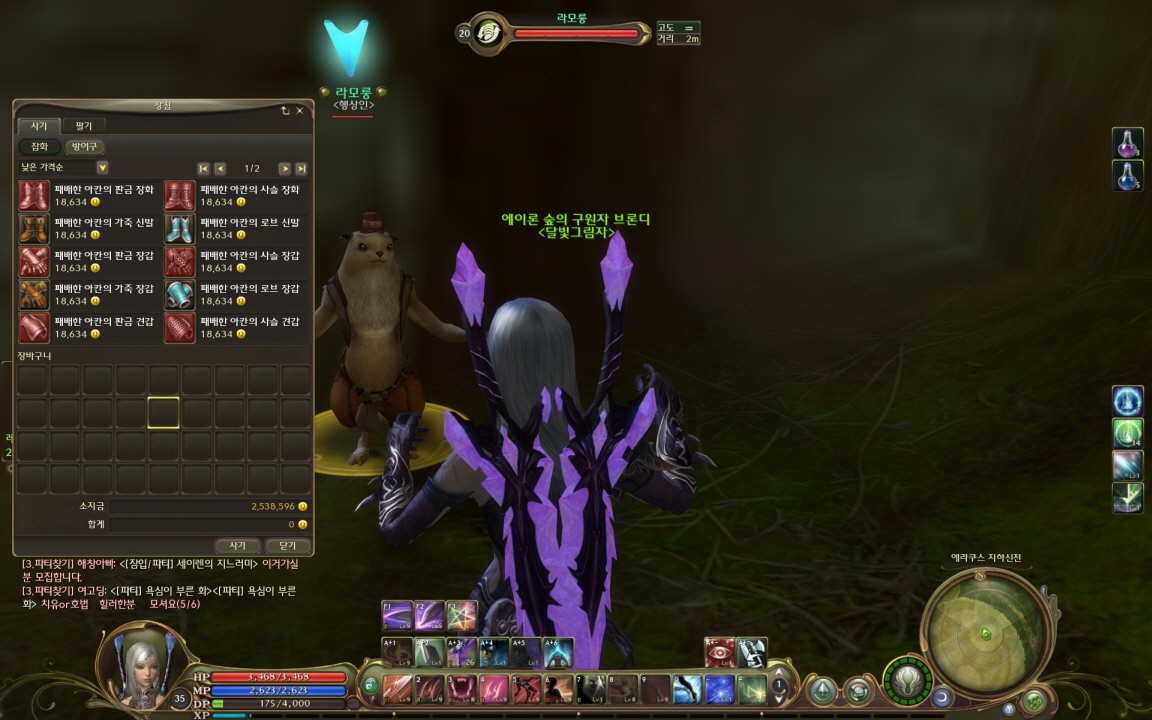Viewport: 1152px width, 720px height.
Task: Go to the next shop page
Action: (284, 168)
